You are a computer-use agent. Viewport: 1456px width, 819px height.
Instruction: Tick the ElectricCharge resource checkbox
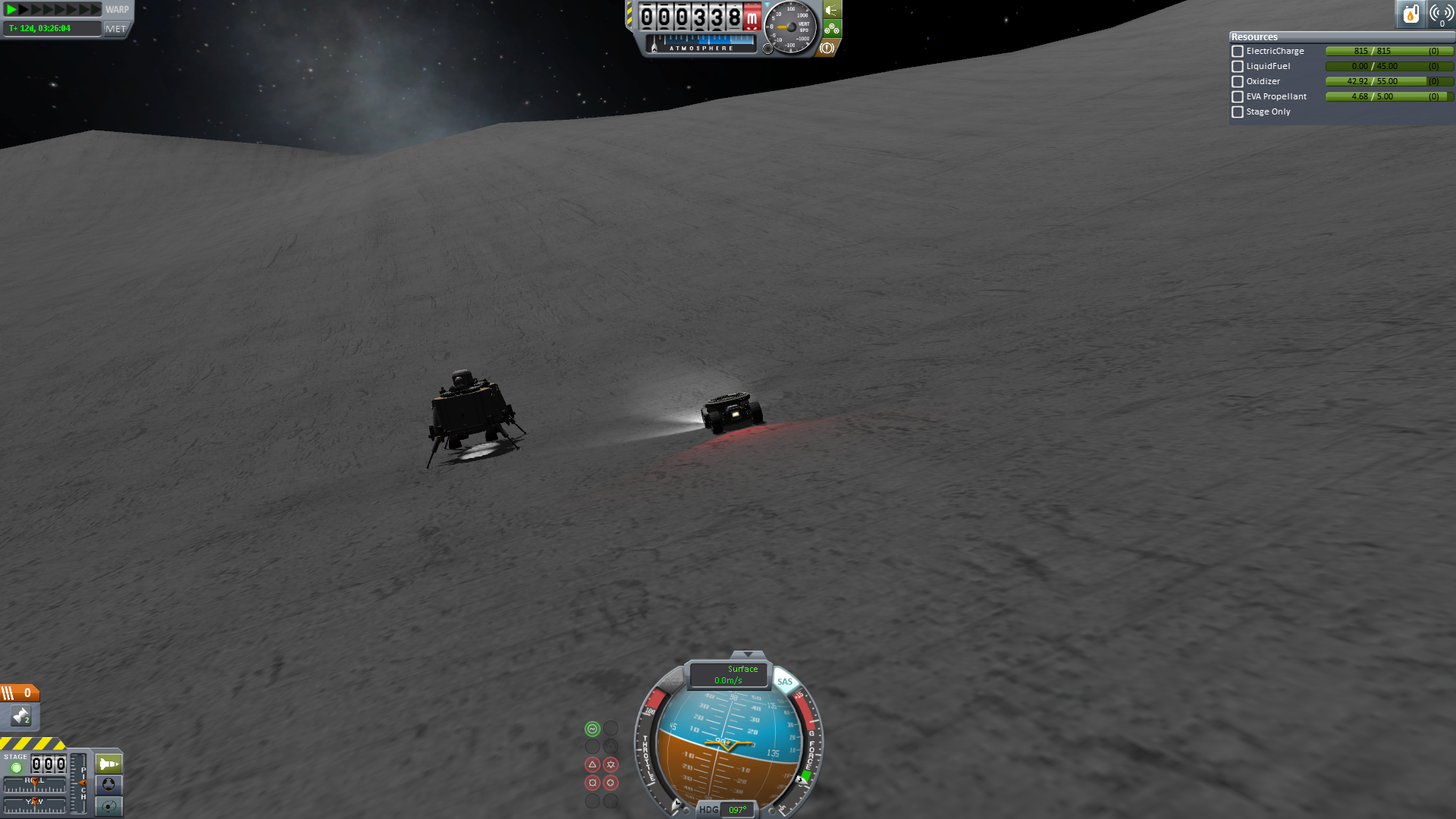point(1238,52)
